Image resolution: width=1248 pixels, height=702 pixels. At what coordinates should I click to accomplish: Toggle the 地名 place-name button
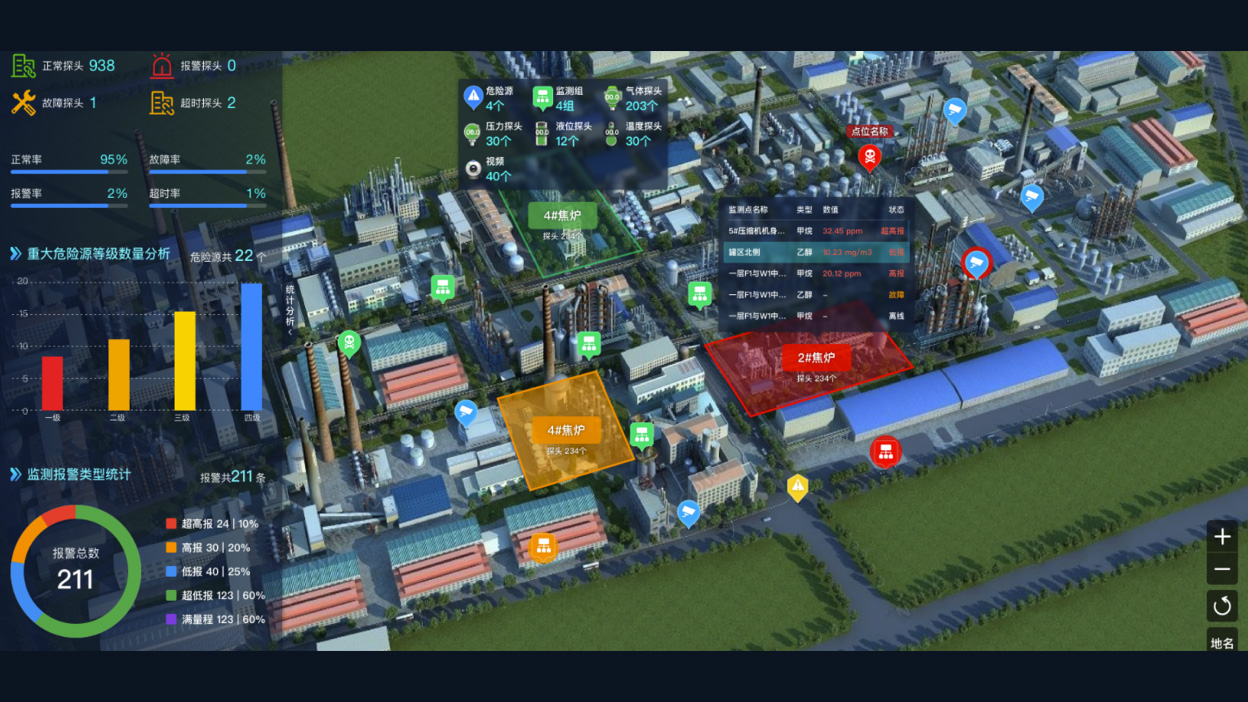point(1222,642)
